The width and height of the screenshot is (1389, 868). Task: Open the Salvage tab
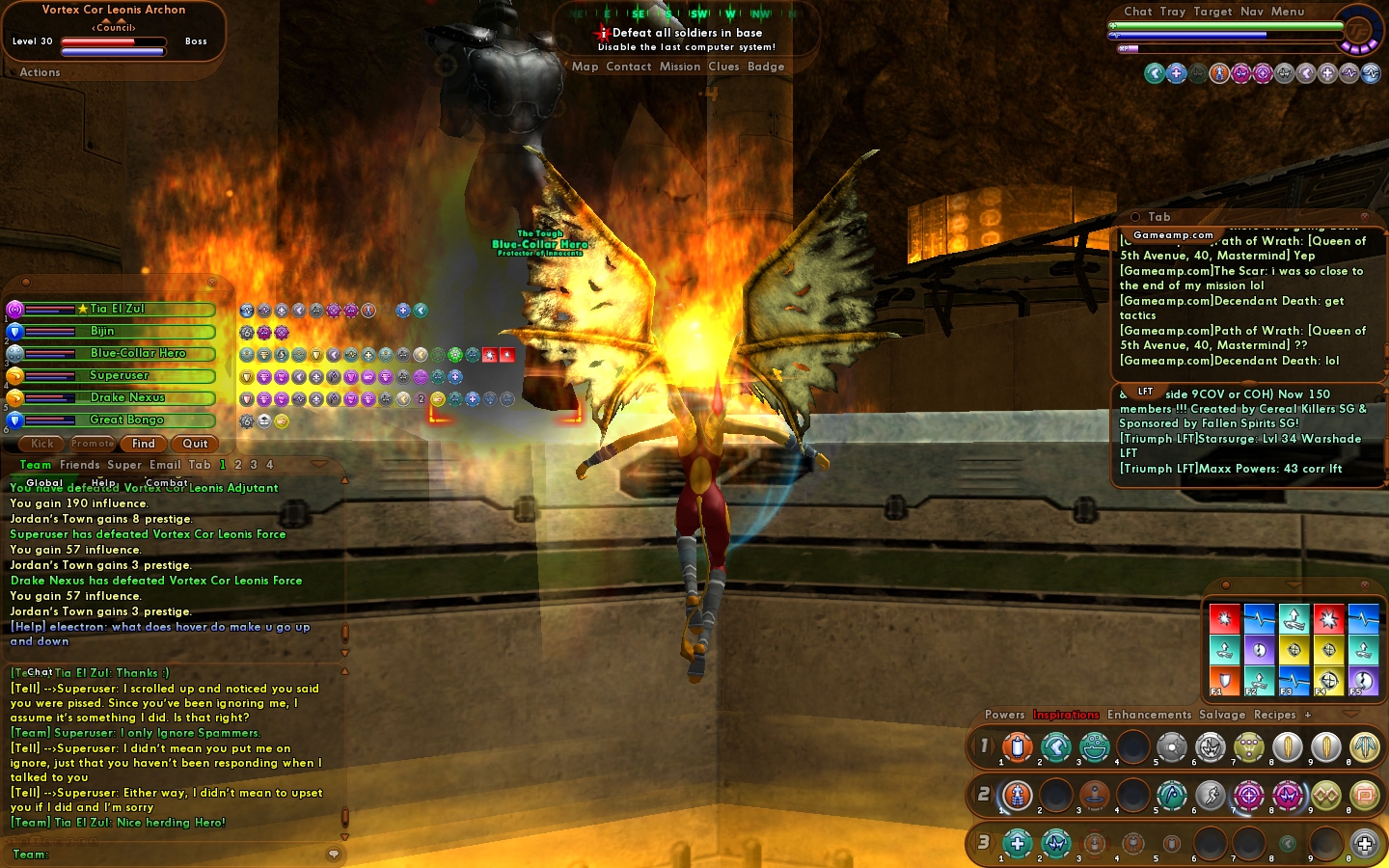coord(1222,715)
